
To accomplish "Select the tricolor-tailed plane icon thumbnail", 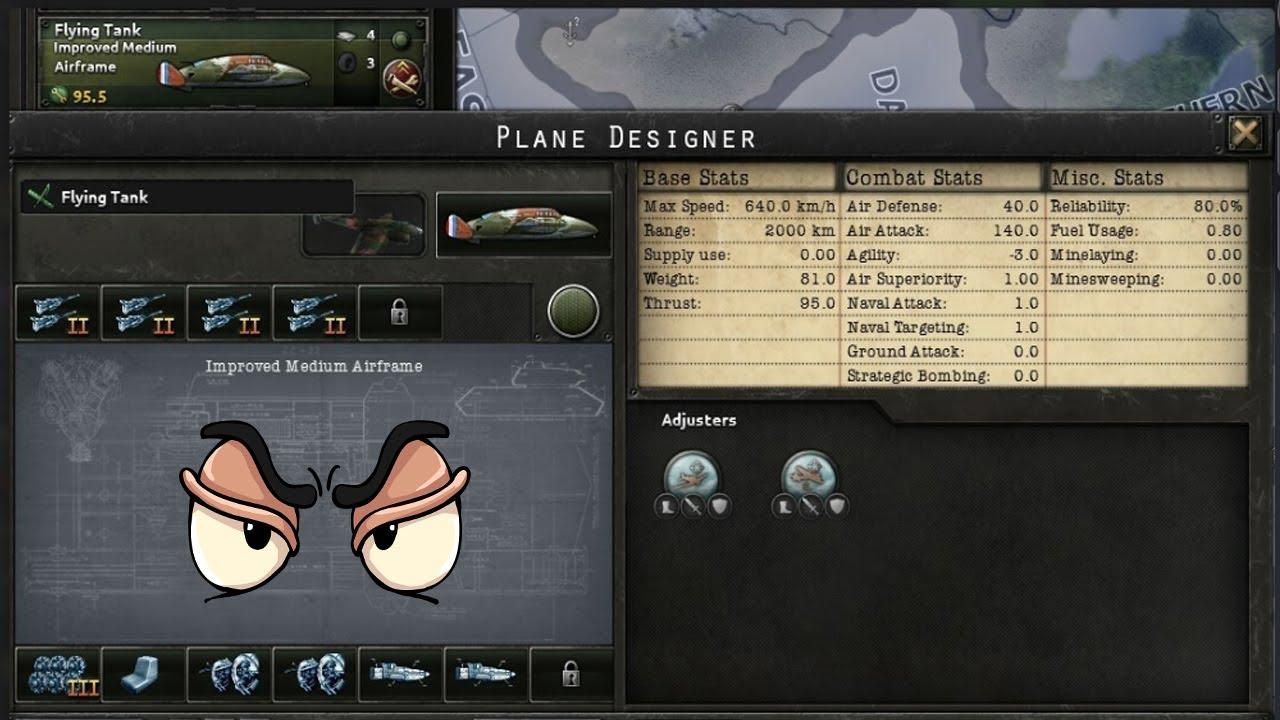I will tap(524, 225).
